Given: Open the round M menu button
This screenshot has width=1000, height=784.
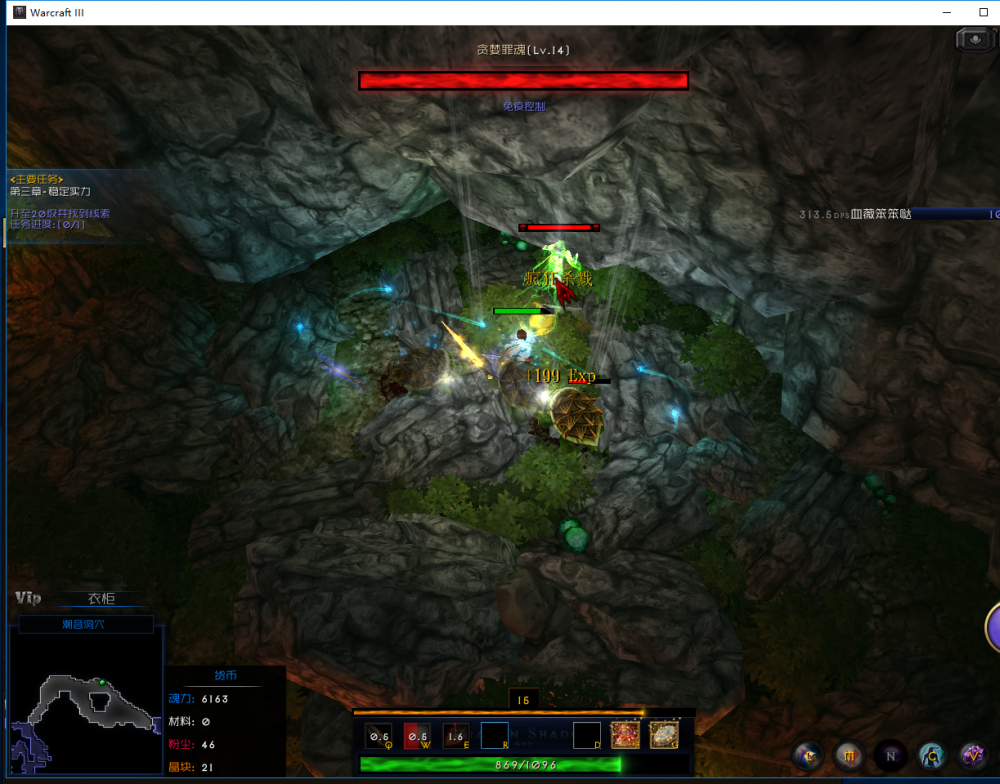Looking at the screenshot, I should [x=849, y=756].
